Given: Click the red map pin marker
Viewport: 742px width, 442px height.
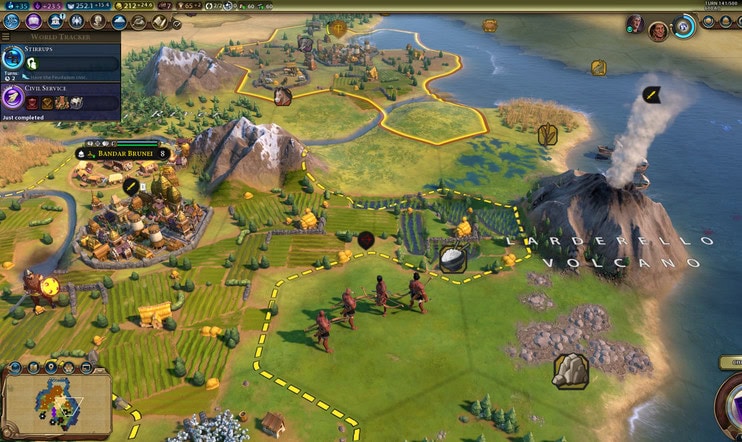Looking at the screenshot, I should (366, 239).
